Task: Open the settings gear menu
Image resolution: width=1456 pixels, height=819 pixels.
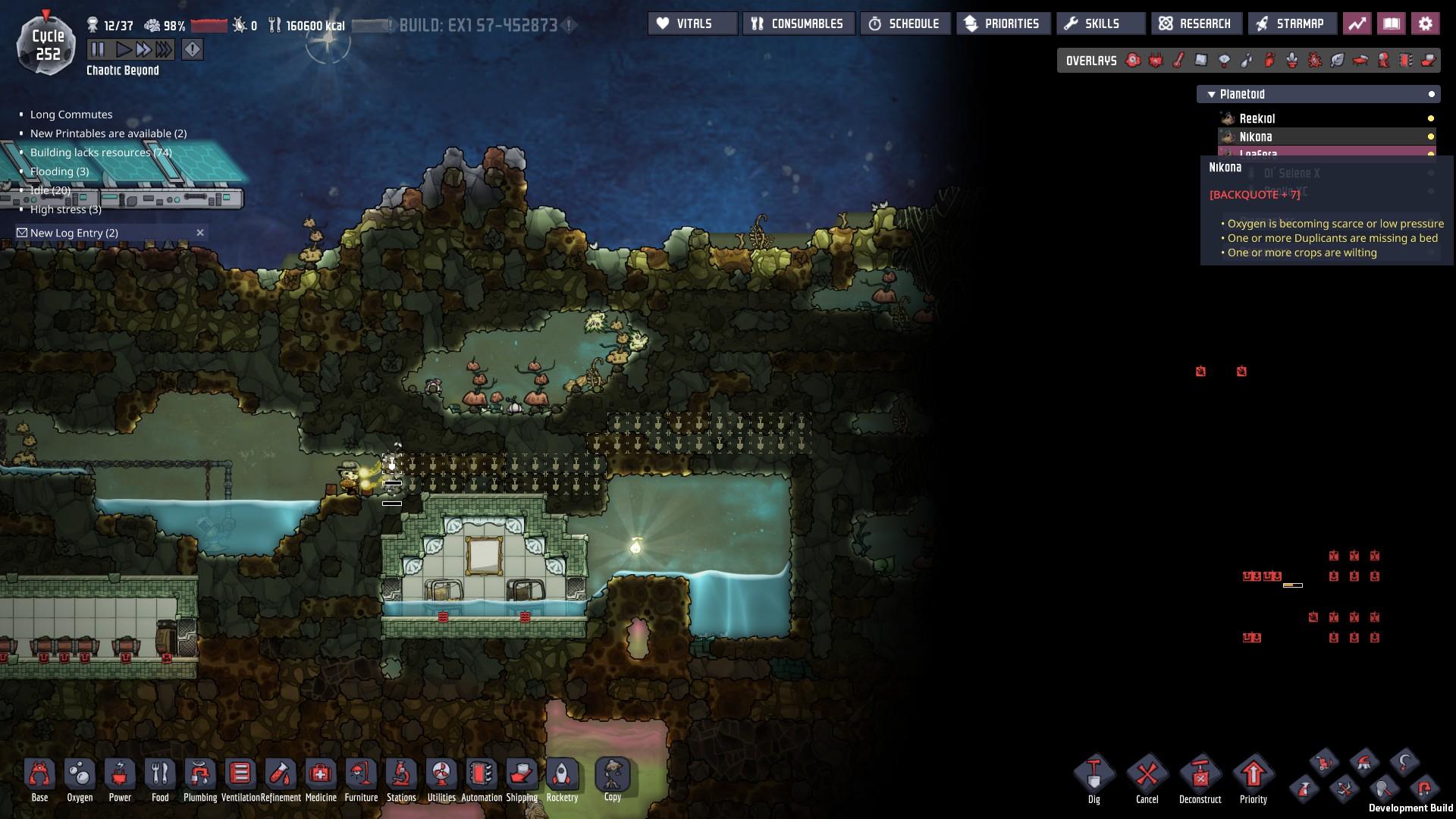Action: 1425,24
